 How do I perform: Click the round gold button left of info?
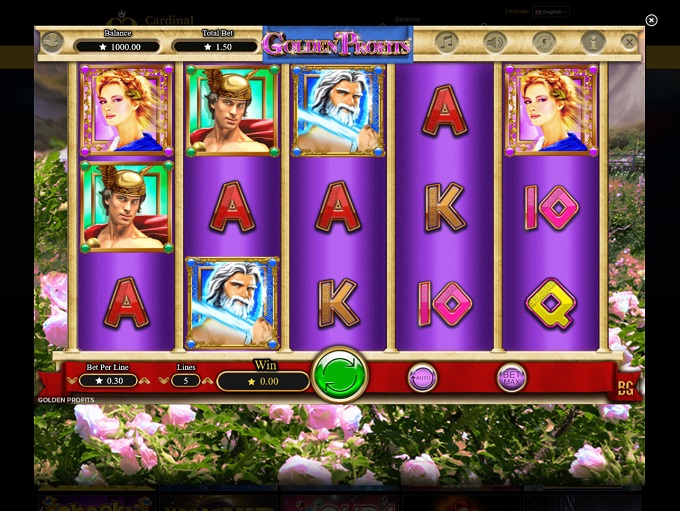pyautogui.click(x=543, y=43)
